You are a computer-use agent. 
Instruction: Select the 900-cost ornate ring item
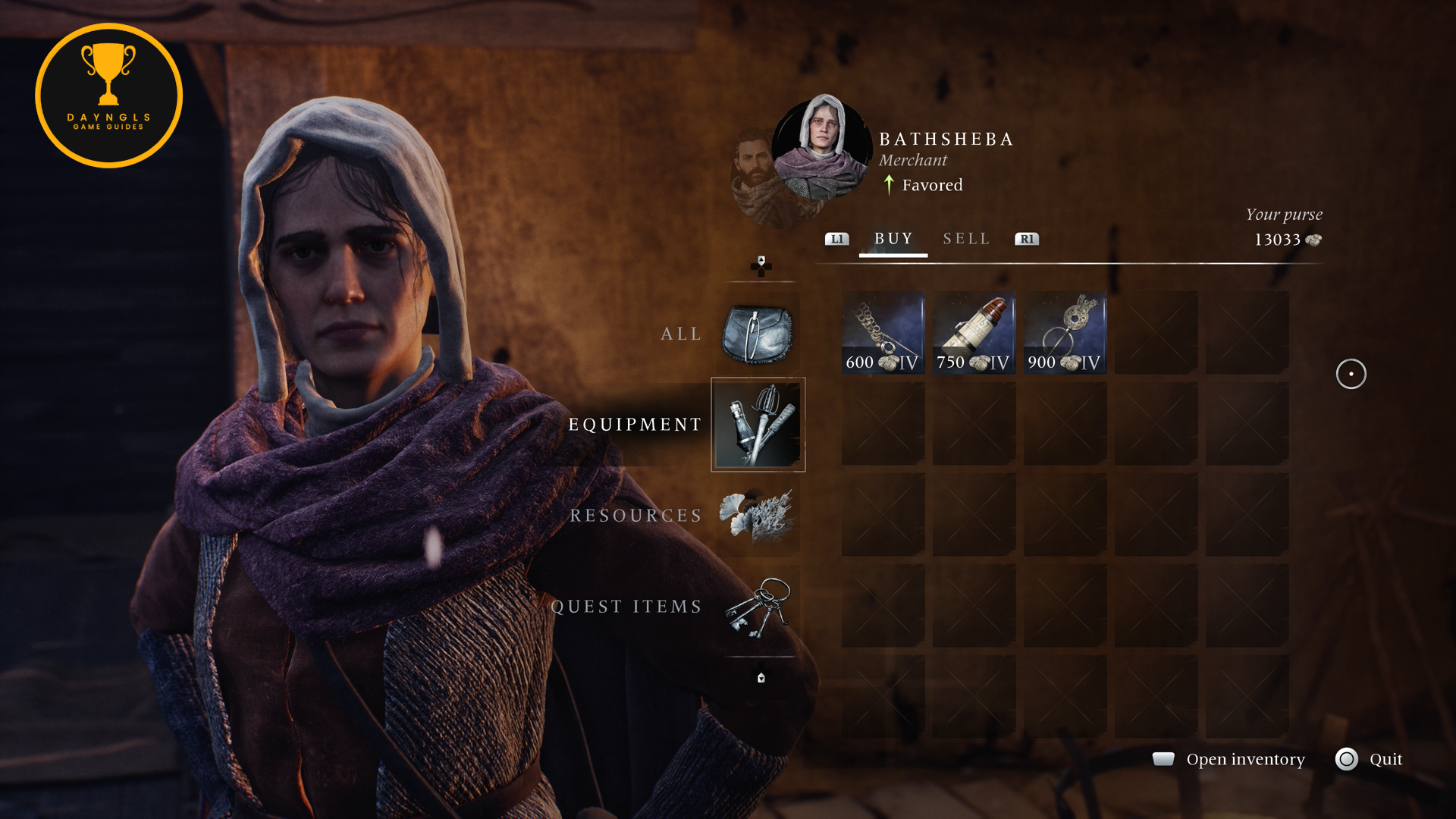[x=1065, y=333]
